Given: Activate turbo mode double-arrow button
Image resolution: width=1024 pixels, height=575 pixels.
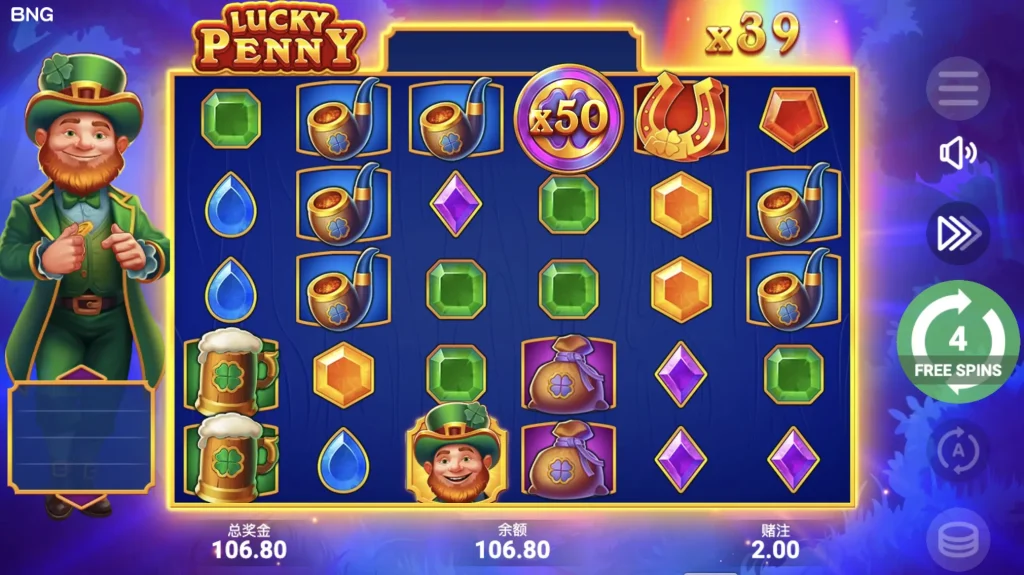Looking at the screenshot, I should click(957, 232).
